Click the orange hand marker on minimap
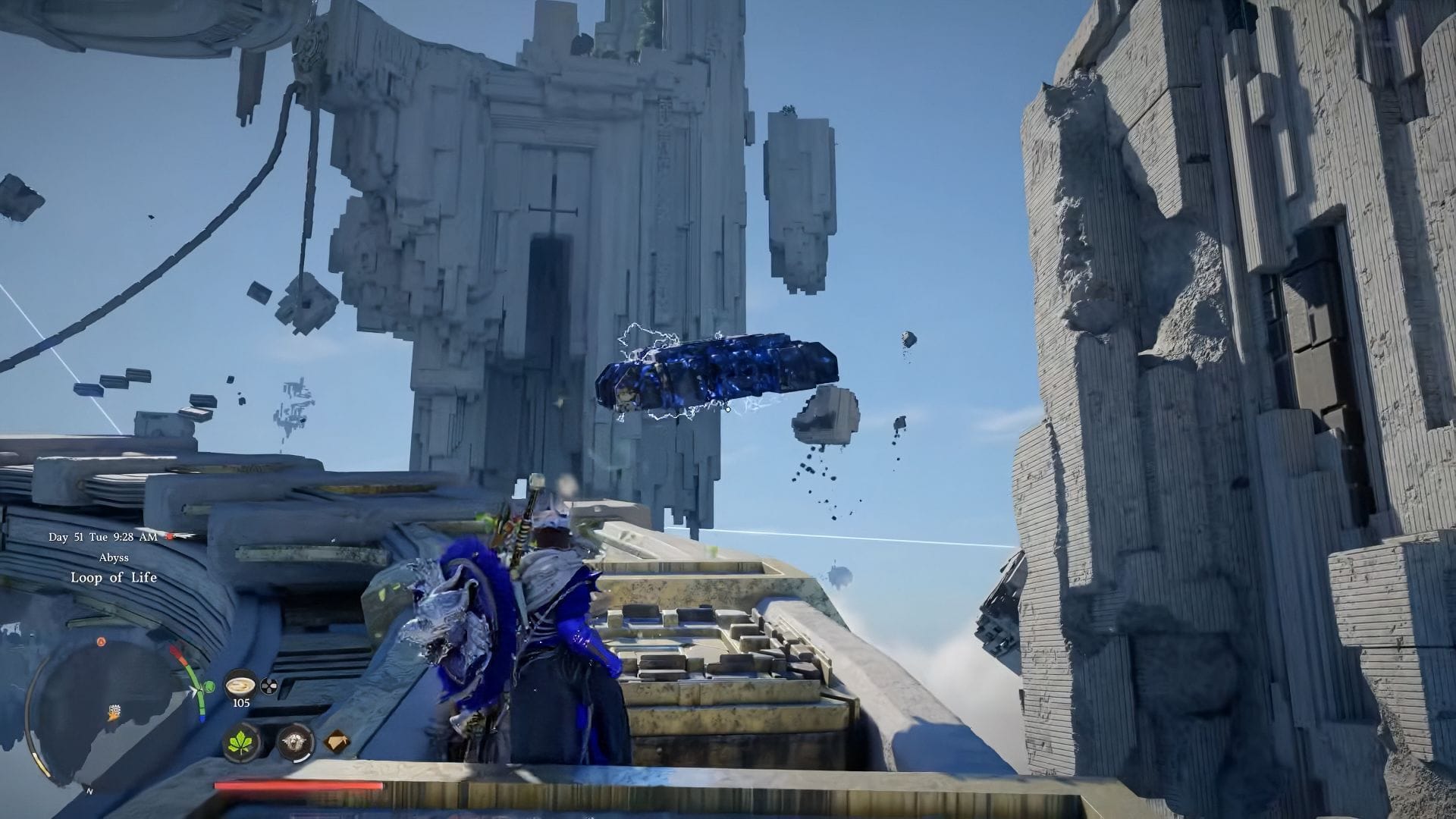The image size is (1456, 819). 115,711
